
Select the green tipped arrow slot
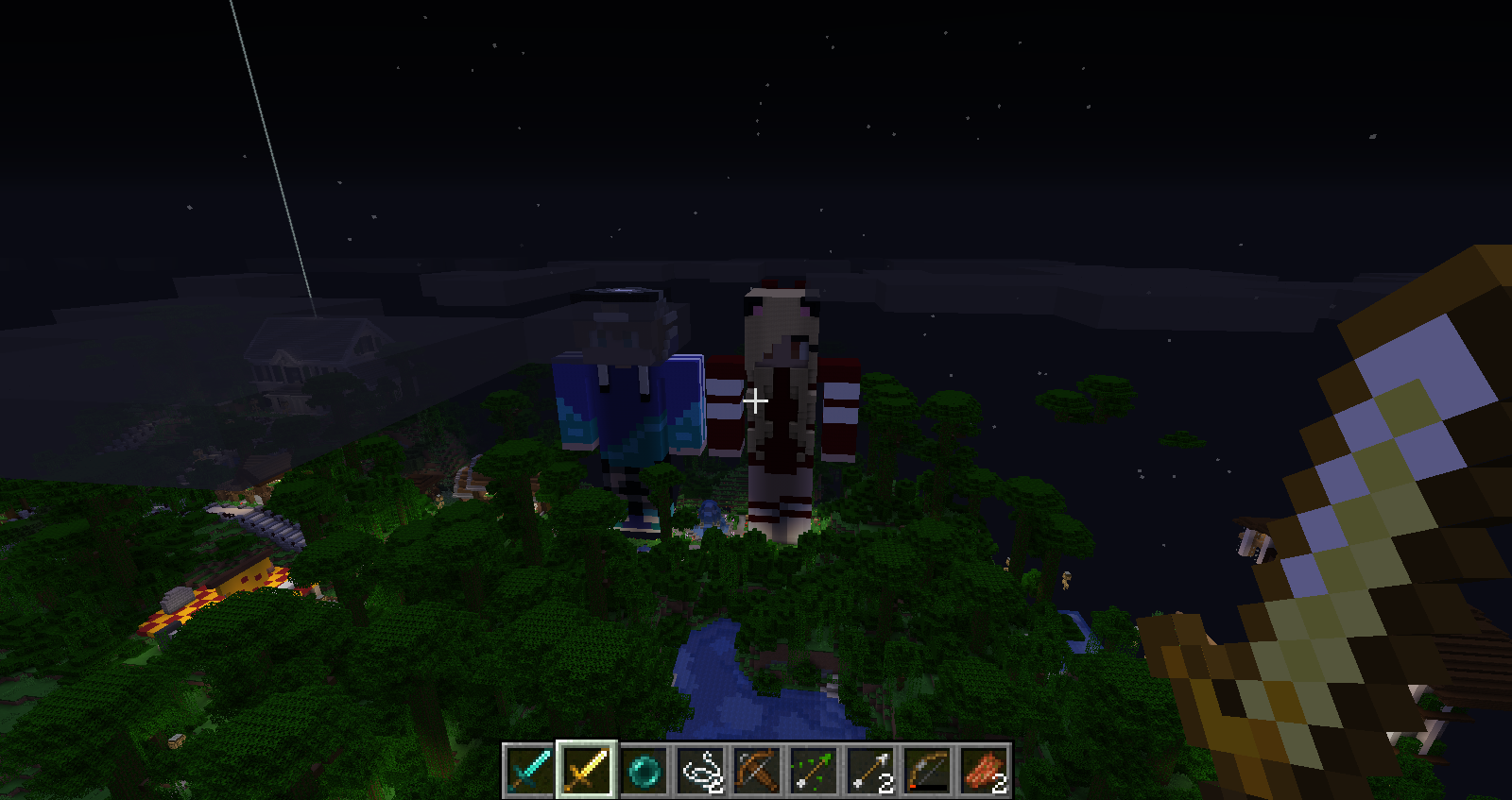(814, 771)
